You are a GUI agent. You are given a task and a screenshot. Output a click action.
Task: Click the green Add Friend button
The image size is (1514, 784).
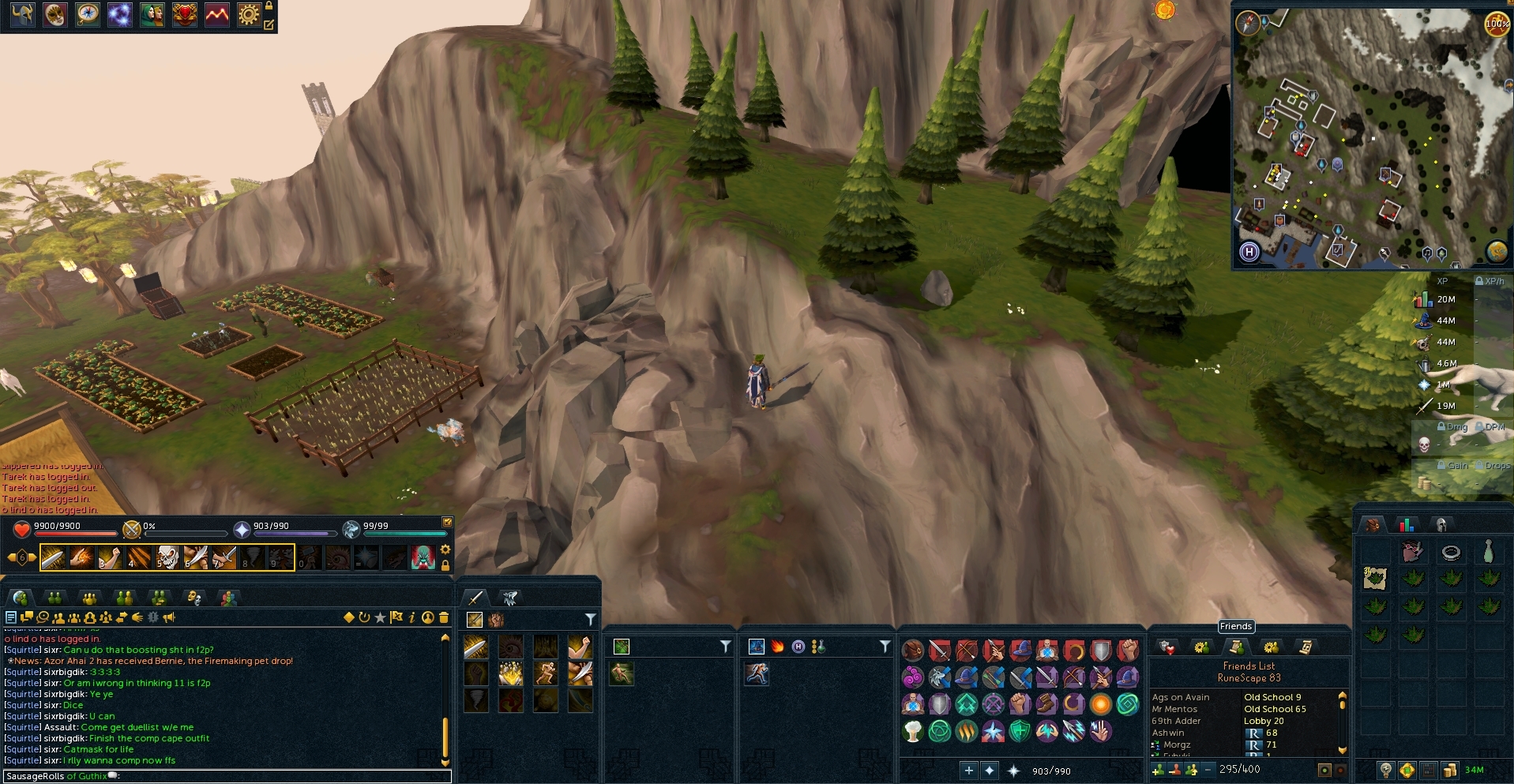[x=1158, y=770]
